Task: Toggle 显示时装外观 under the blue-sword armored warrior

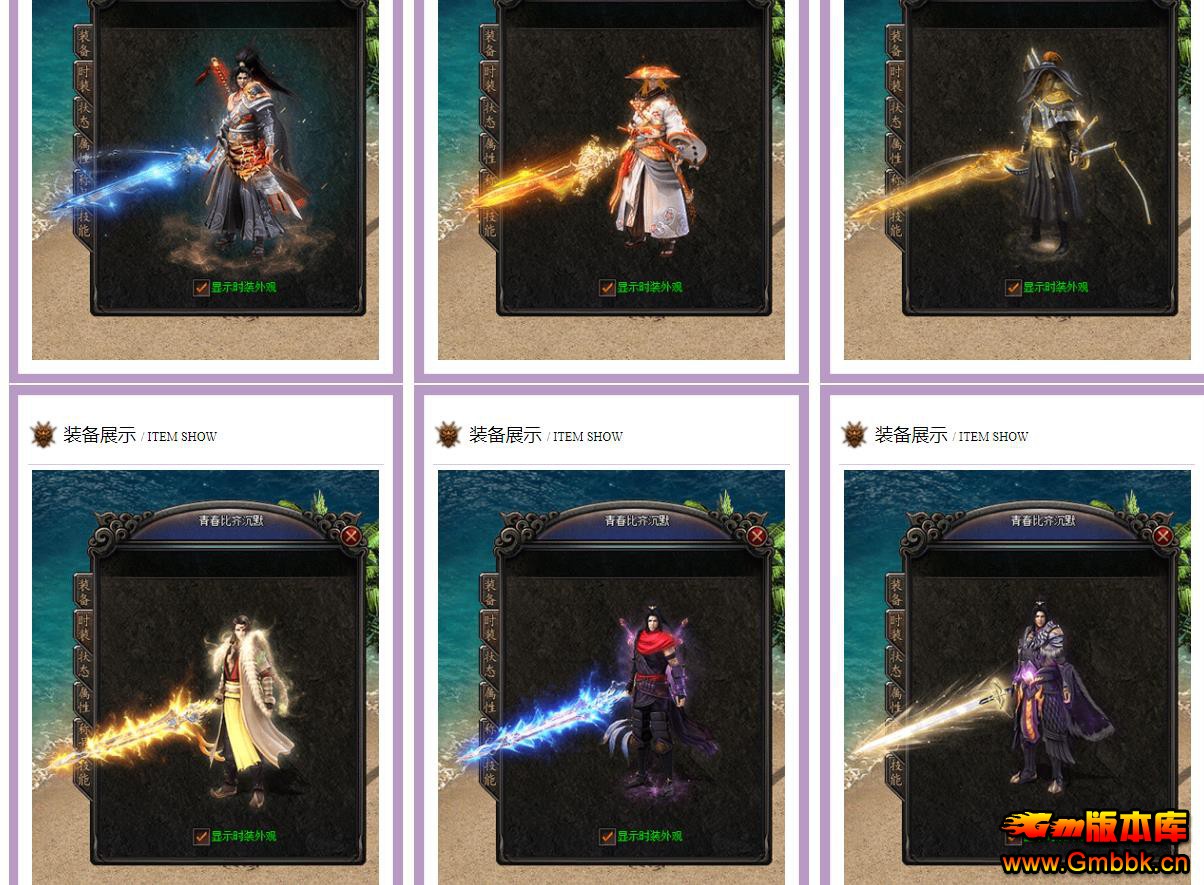Action: pos(201,288)
